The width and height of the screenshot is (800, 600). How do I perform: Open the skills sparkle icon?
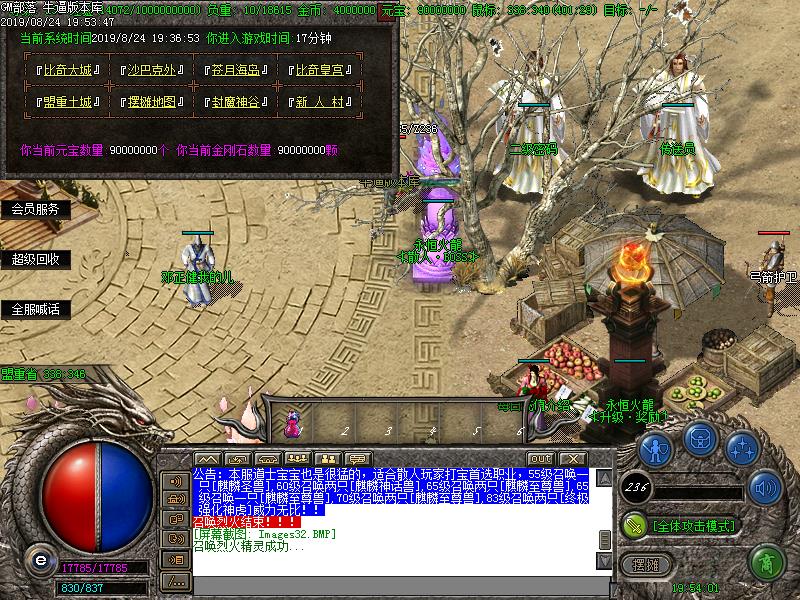tap(741, 447)
